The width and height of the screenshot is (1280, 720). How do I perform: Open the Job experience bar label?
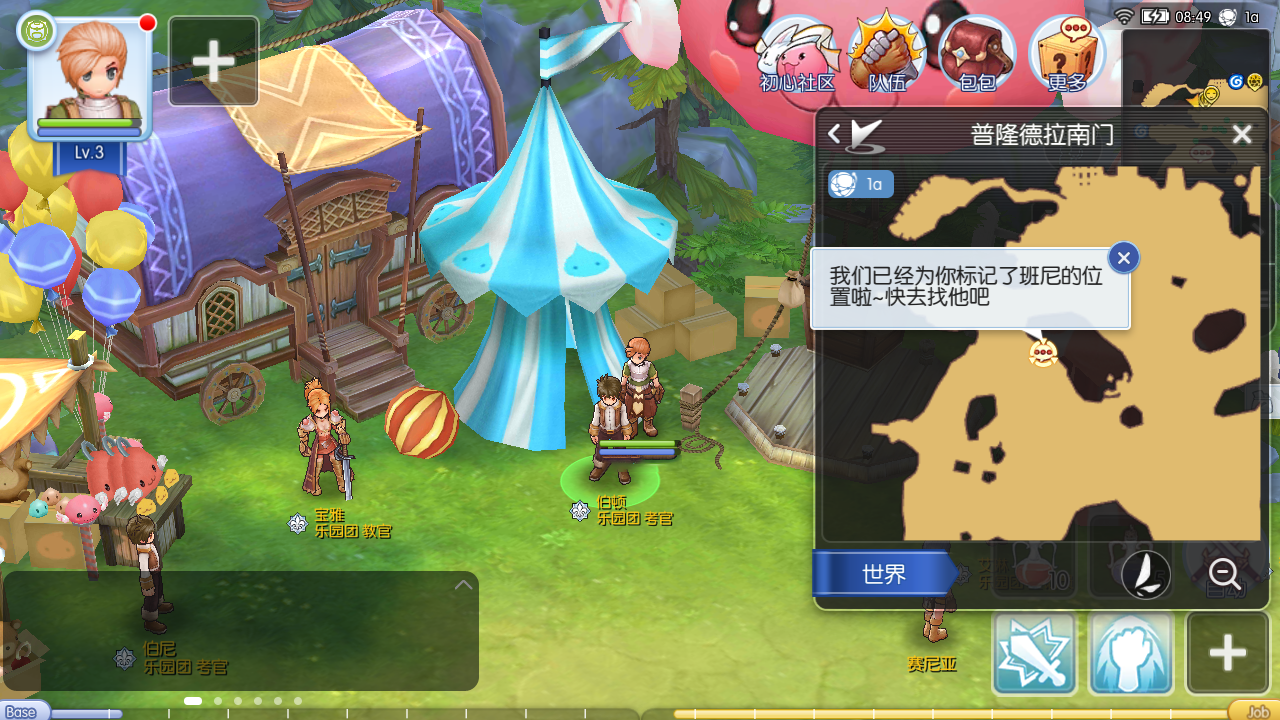pyautogui.click(x=1256, y=712)
